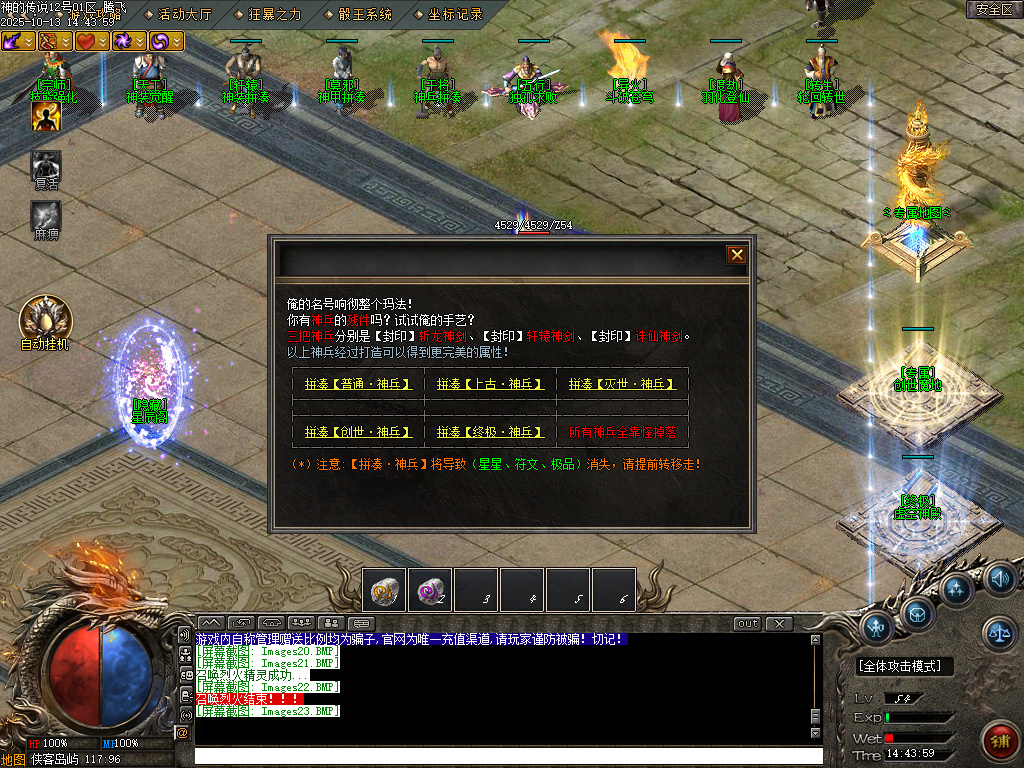Viewport: 1024px width, 768px height.
Task: Close the 神兵 crafting dialog
Action: pos(737,255)
